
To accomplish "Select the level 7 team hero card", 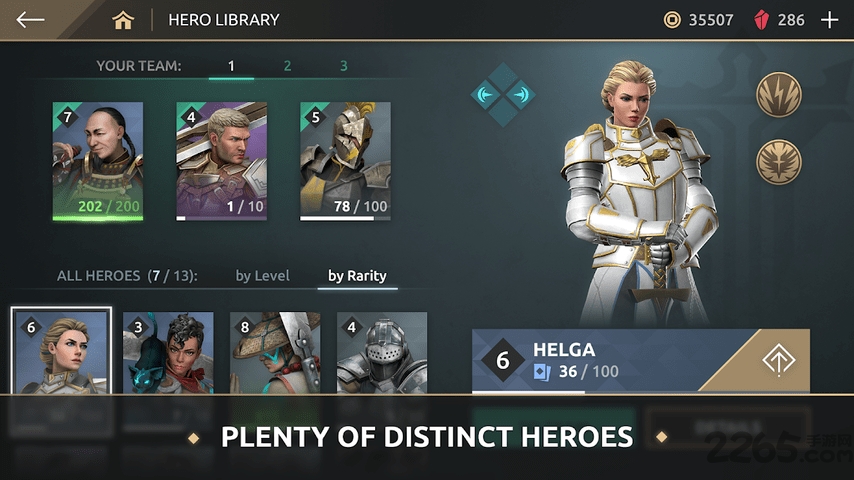I will click(98, 160).
